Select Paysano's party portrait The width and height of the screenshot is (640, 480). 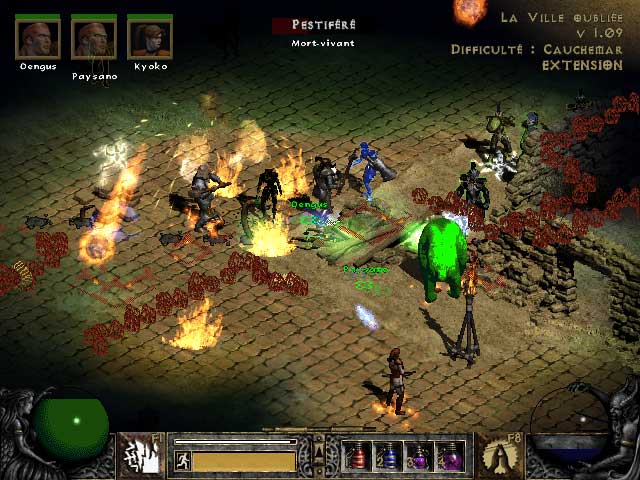click(x=93, y=39)
